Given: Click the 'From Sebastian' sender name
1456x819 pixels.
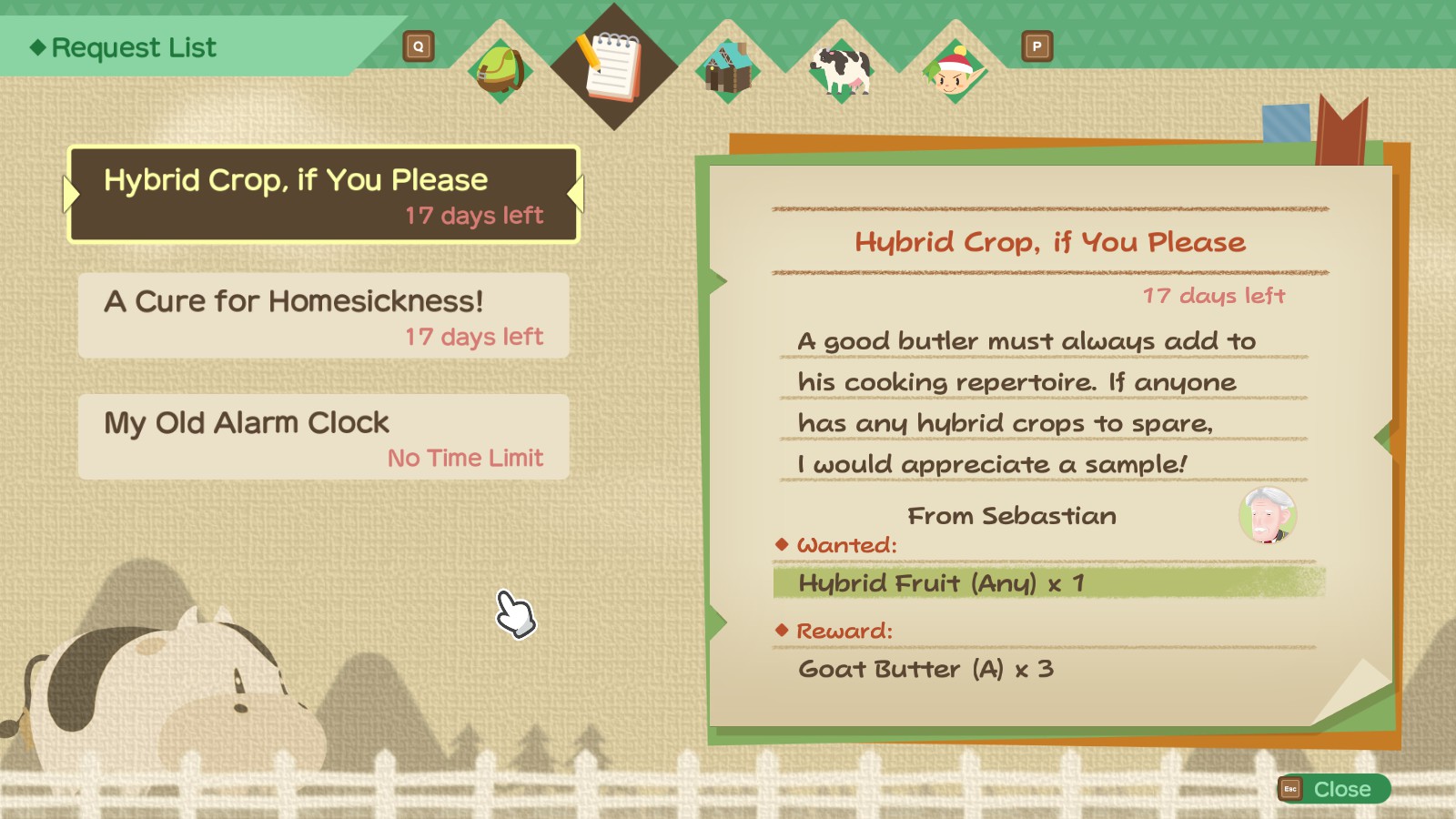Looking at the screenshot, I should click(x=1013, y=516).
